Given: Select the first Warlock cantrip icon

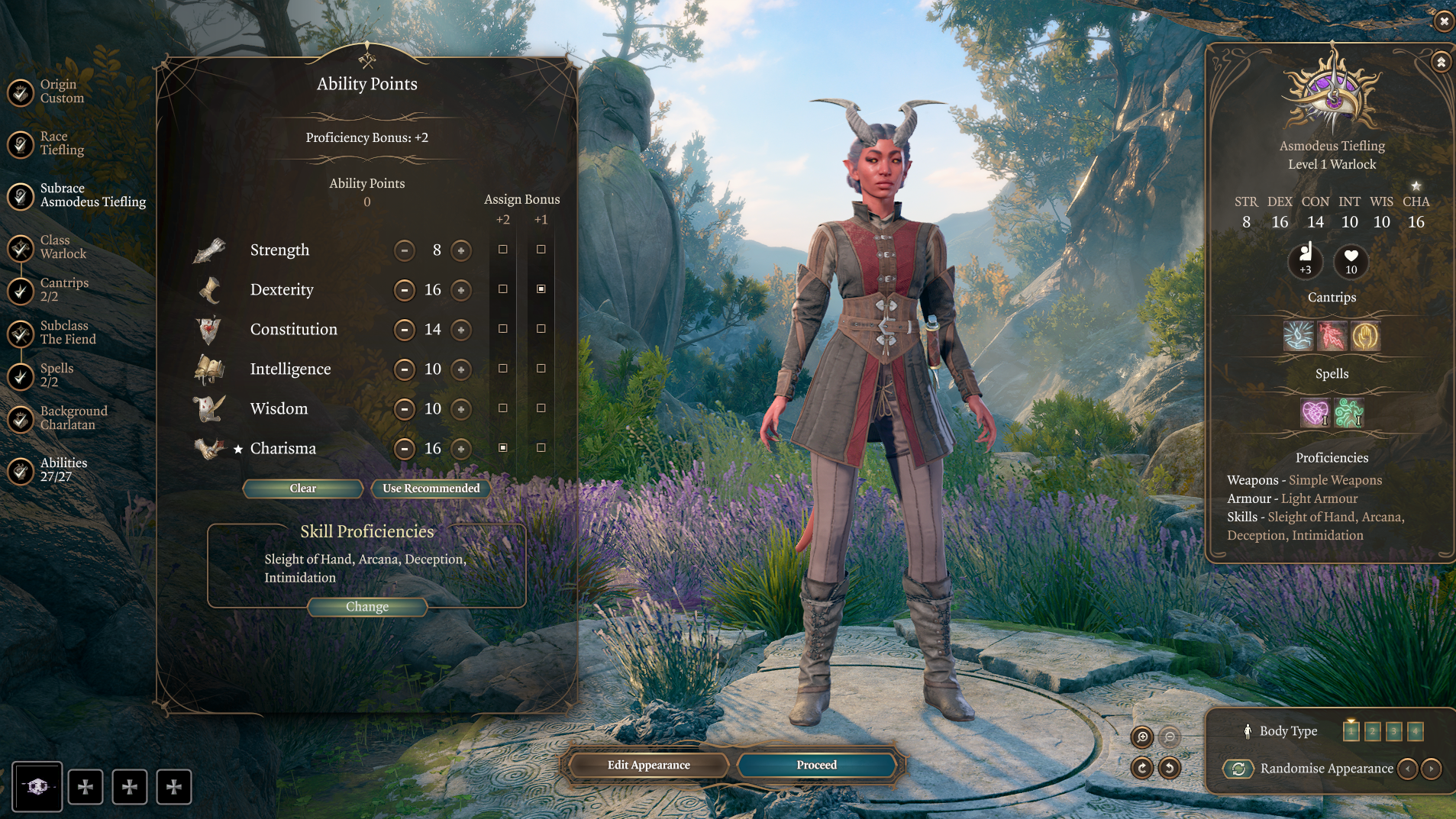Looking at the screenshot, I should tap(1298, 336).
